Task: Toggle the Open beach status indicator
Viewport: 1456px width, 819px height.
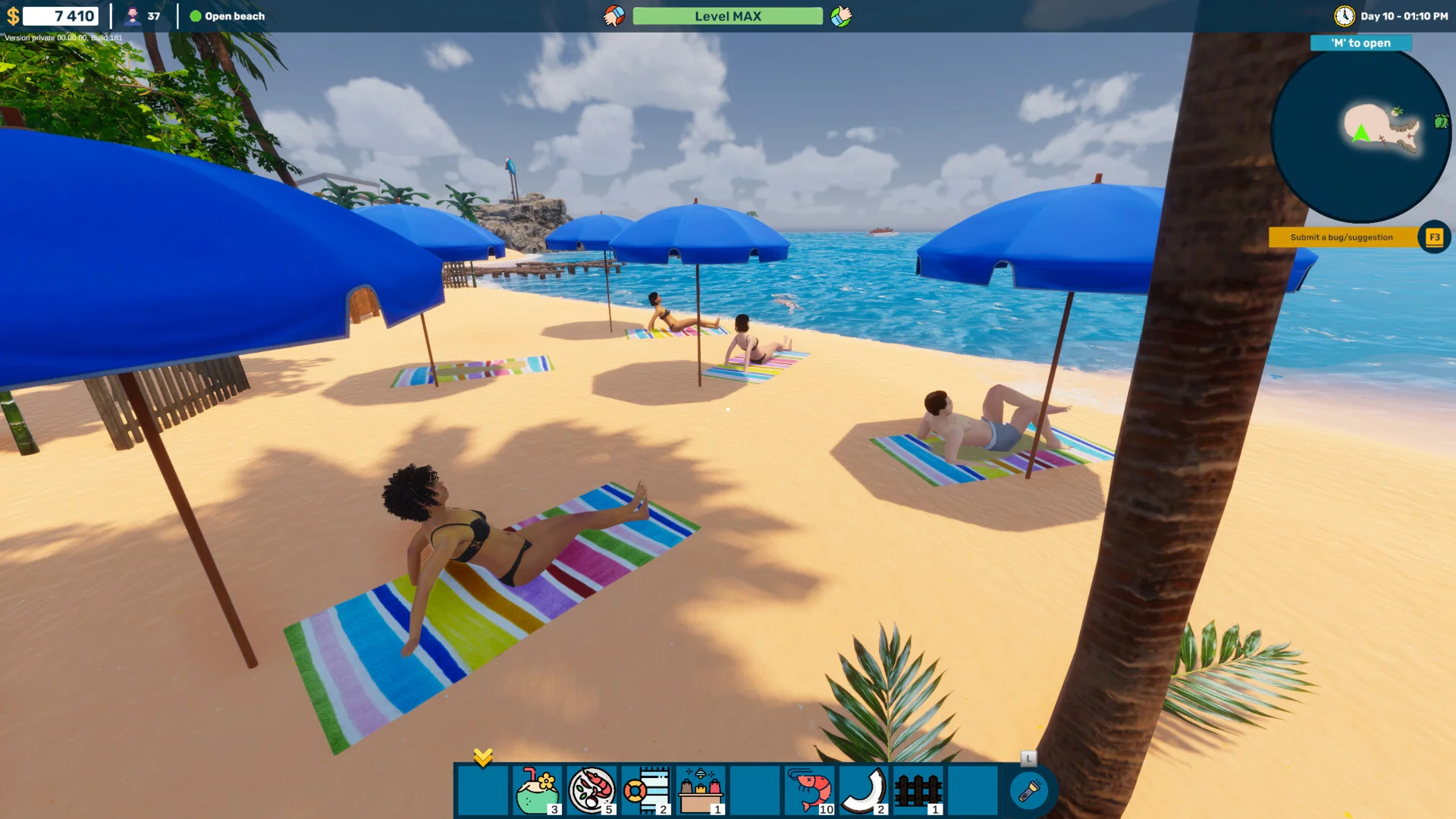Action: point(227,16)
